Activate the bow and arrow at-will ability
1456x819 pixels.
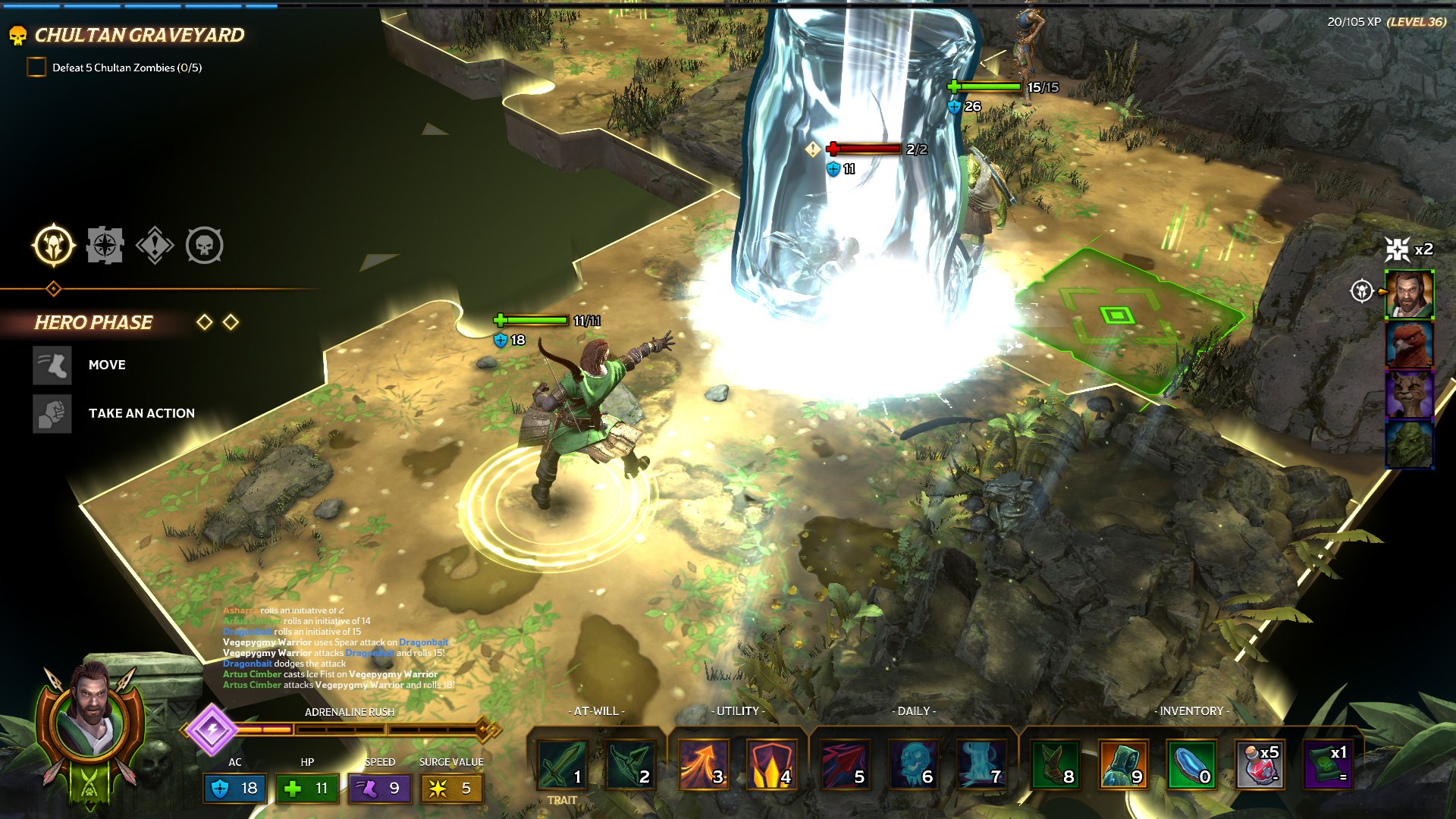[629, 765]
